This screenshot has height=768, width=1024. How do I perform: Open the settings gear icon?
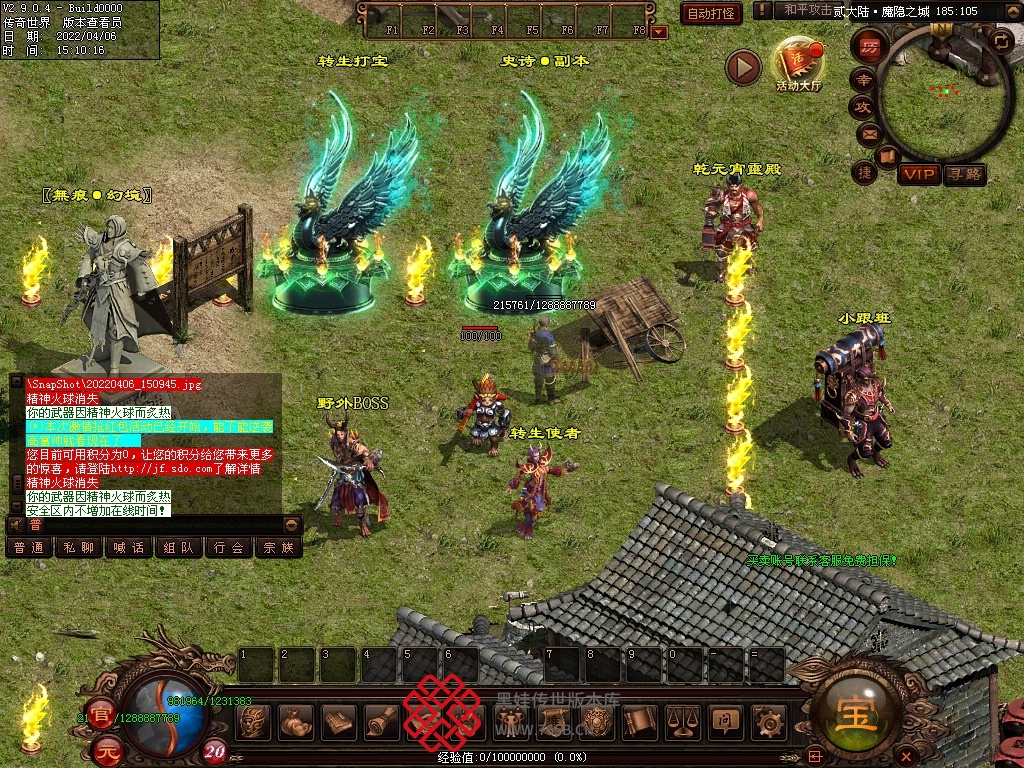point(768,720)
